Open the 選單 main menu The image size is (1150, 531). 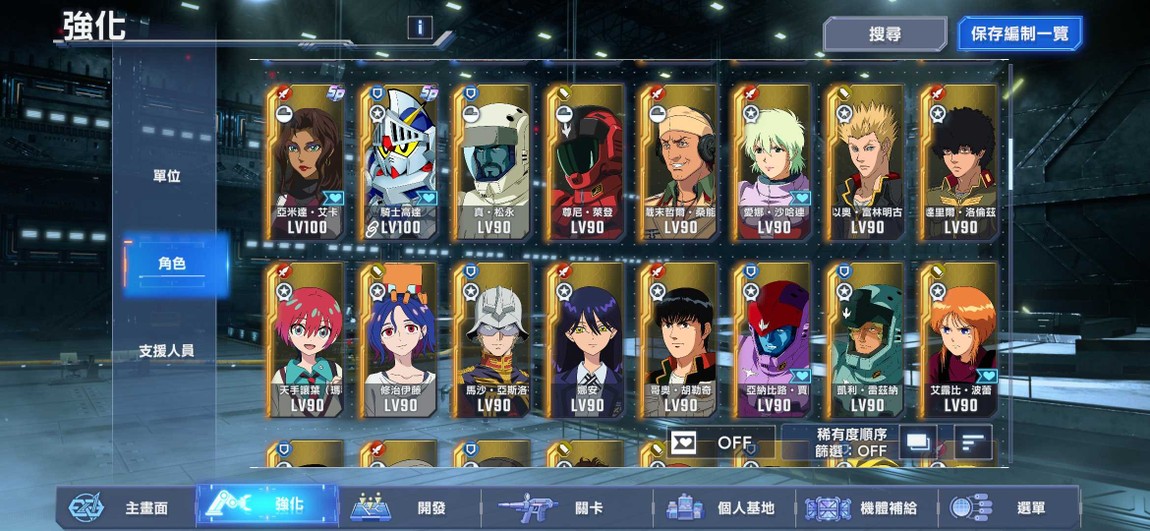tap(1010, 507)
